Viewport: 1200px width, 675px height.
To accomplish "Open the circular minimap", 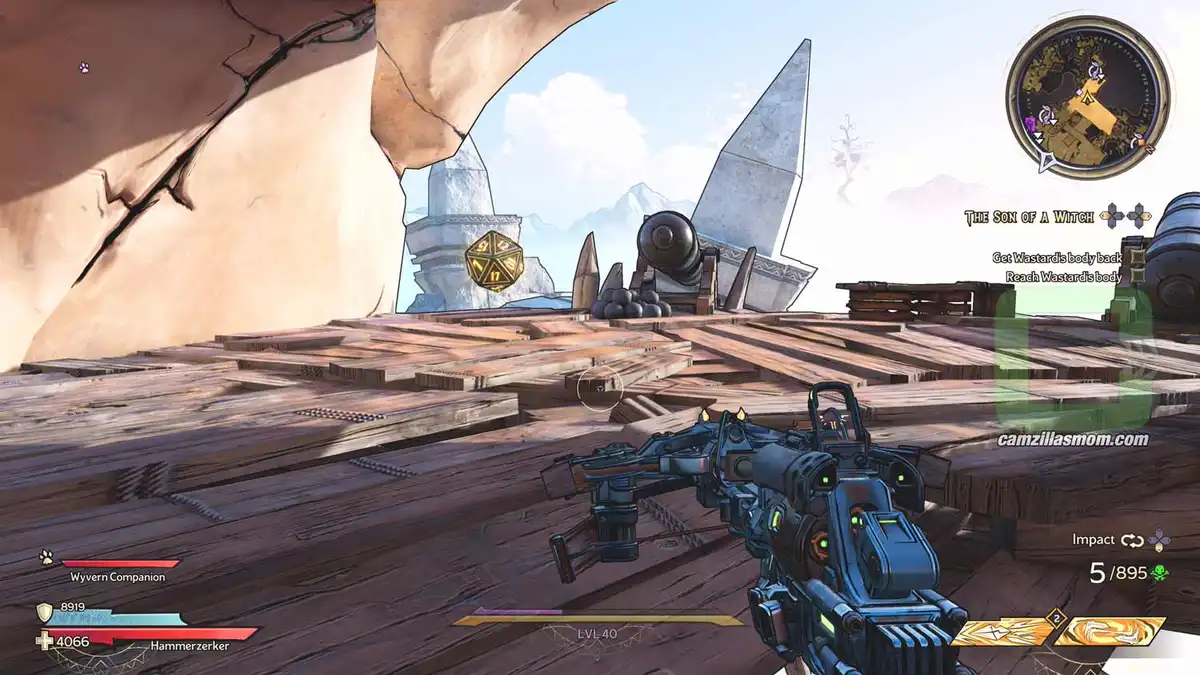I will [x=1088, y=97].
